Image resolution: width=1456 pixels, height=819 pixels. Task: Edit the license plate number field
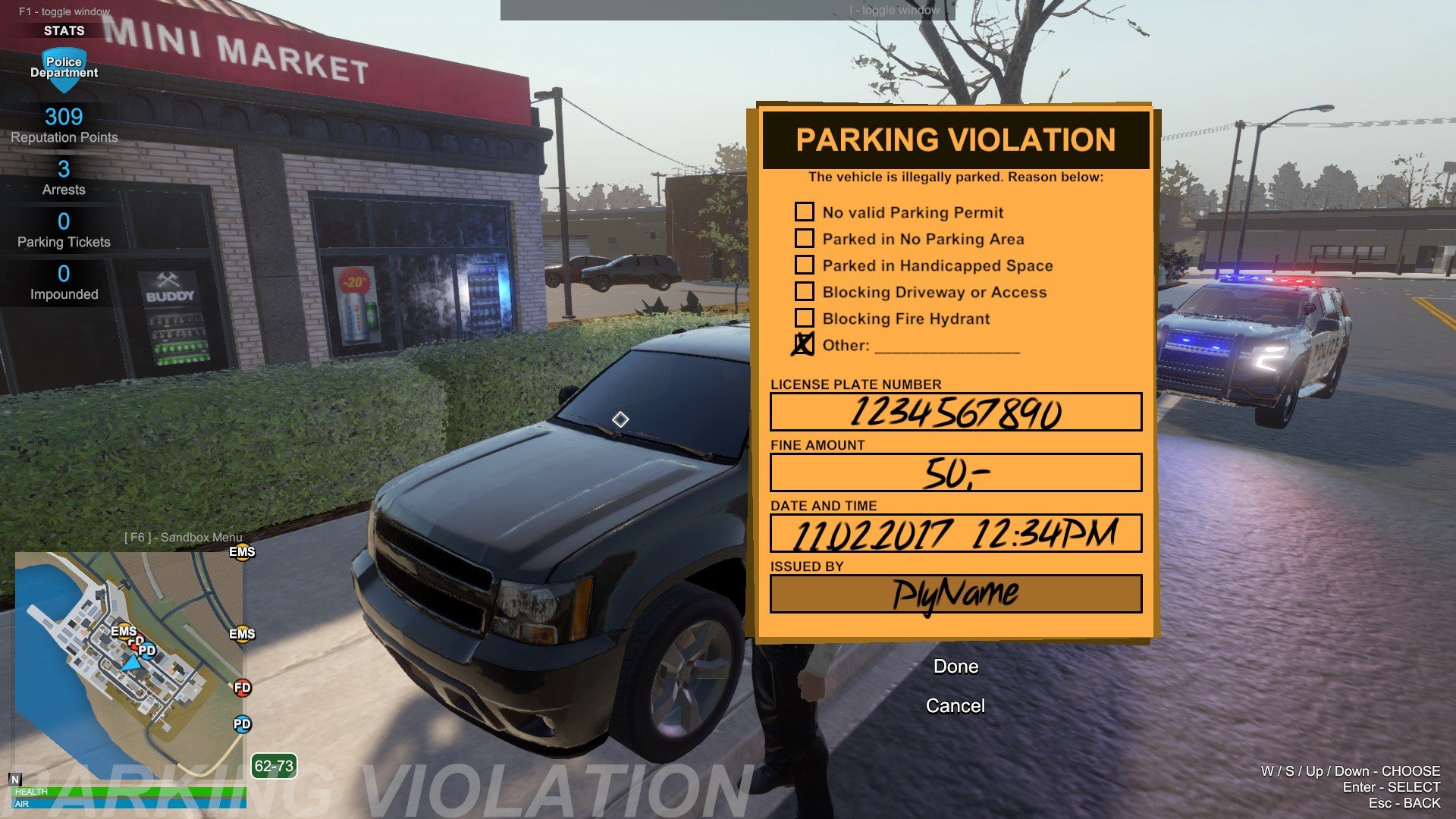tap(955, 412)
